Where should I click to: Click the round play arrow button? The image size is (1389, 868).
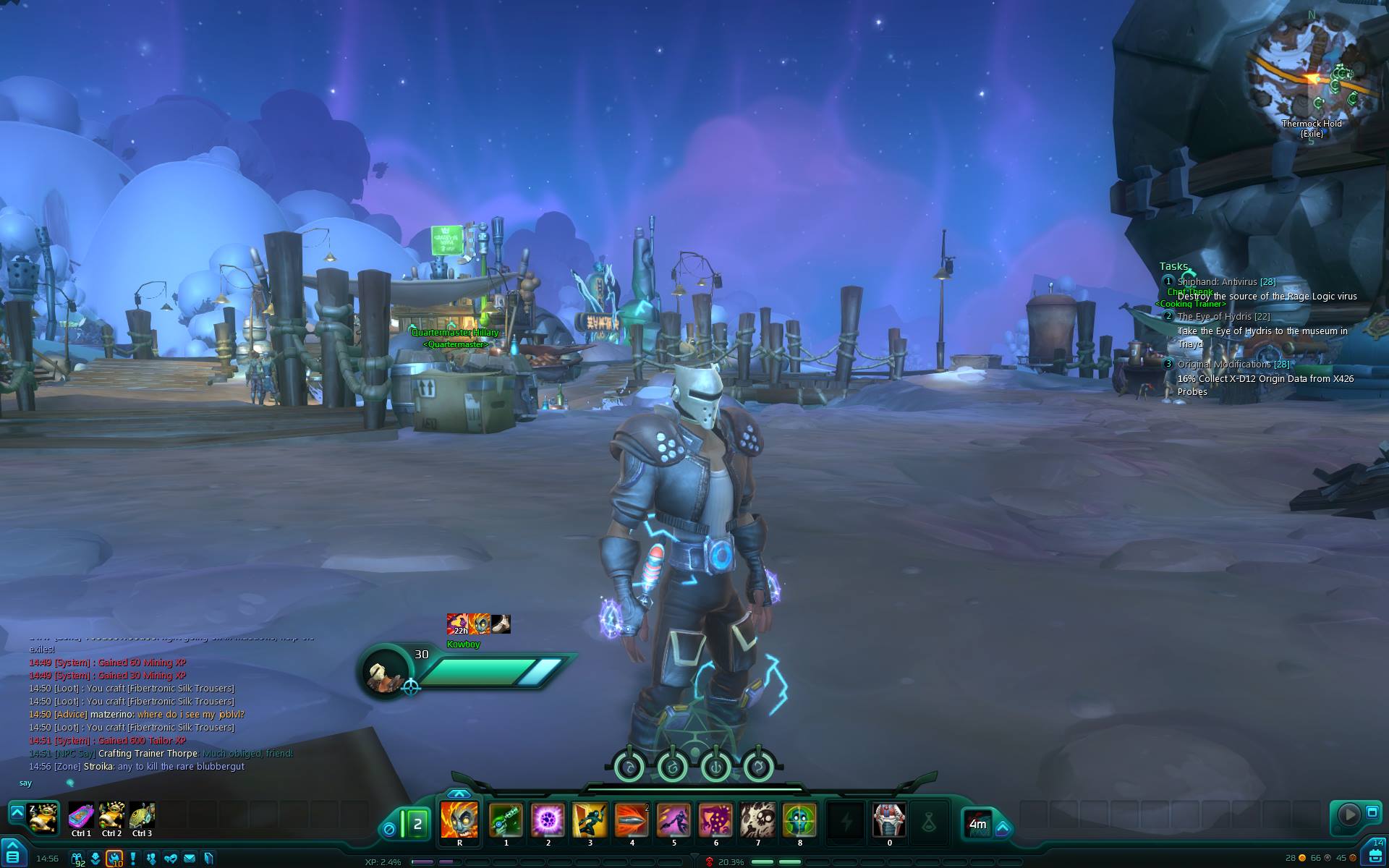(1348, 814)
